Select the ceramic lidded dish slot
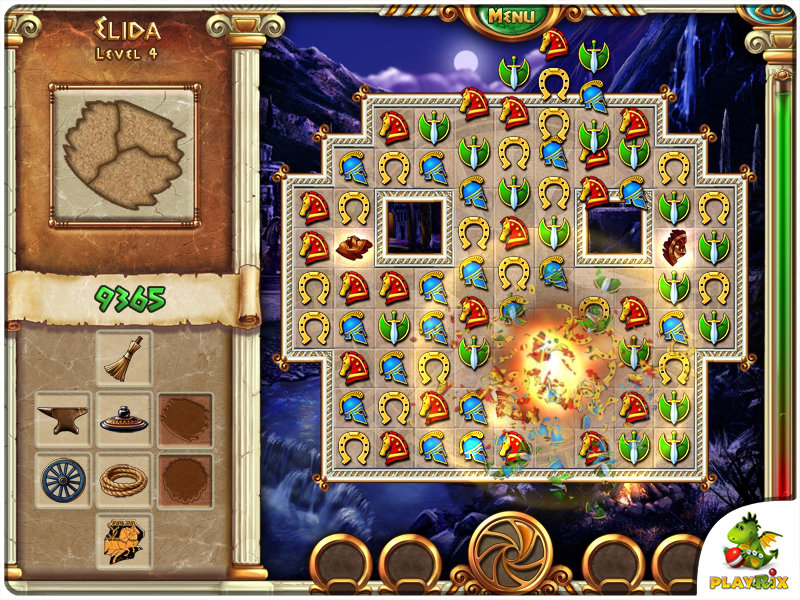 tap(124, 420)
